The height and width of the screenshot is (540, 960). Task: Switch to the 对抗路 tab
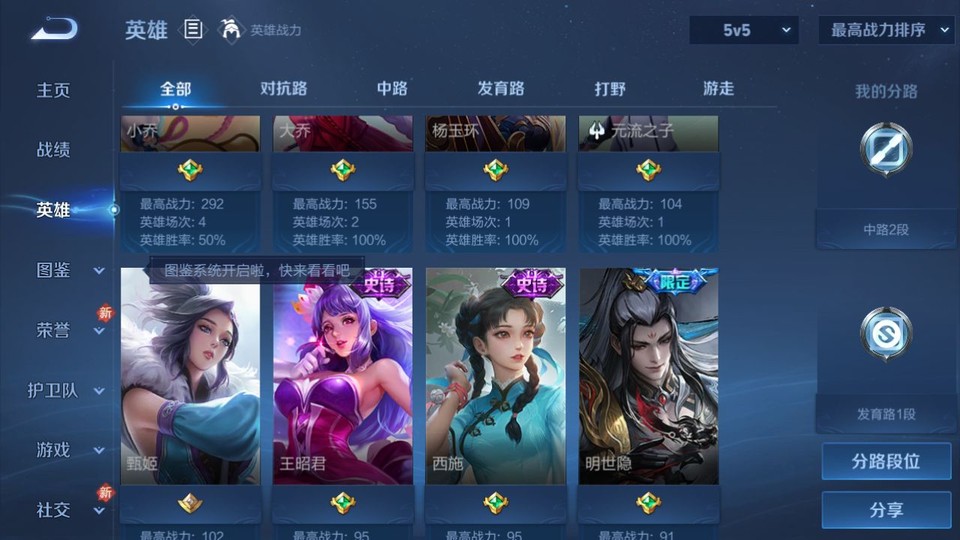pyautogui.click(x=283, y=89)
